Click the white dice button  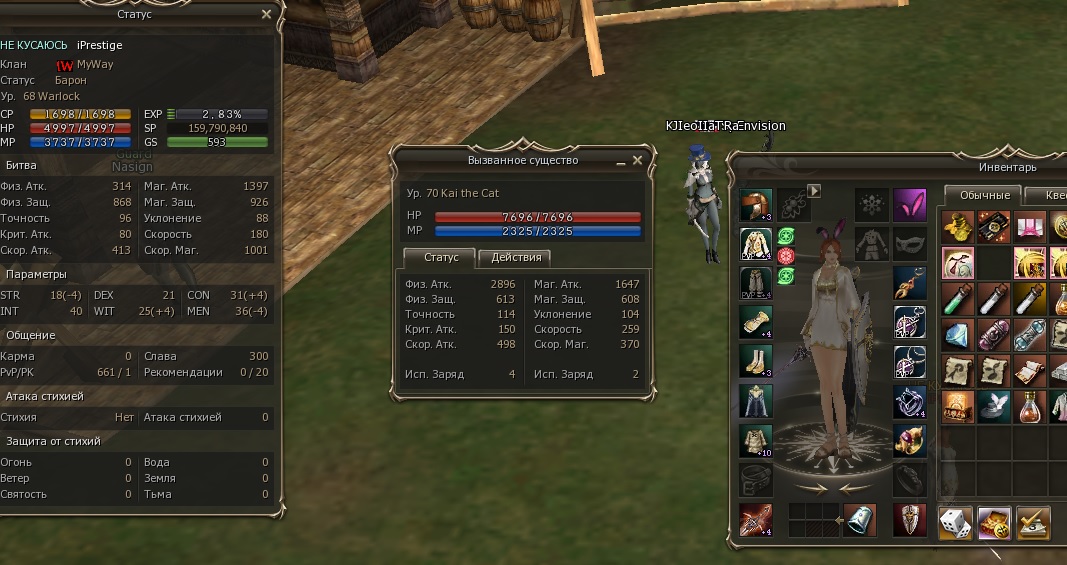[955, 522]
